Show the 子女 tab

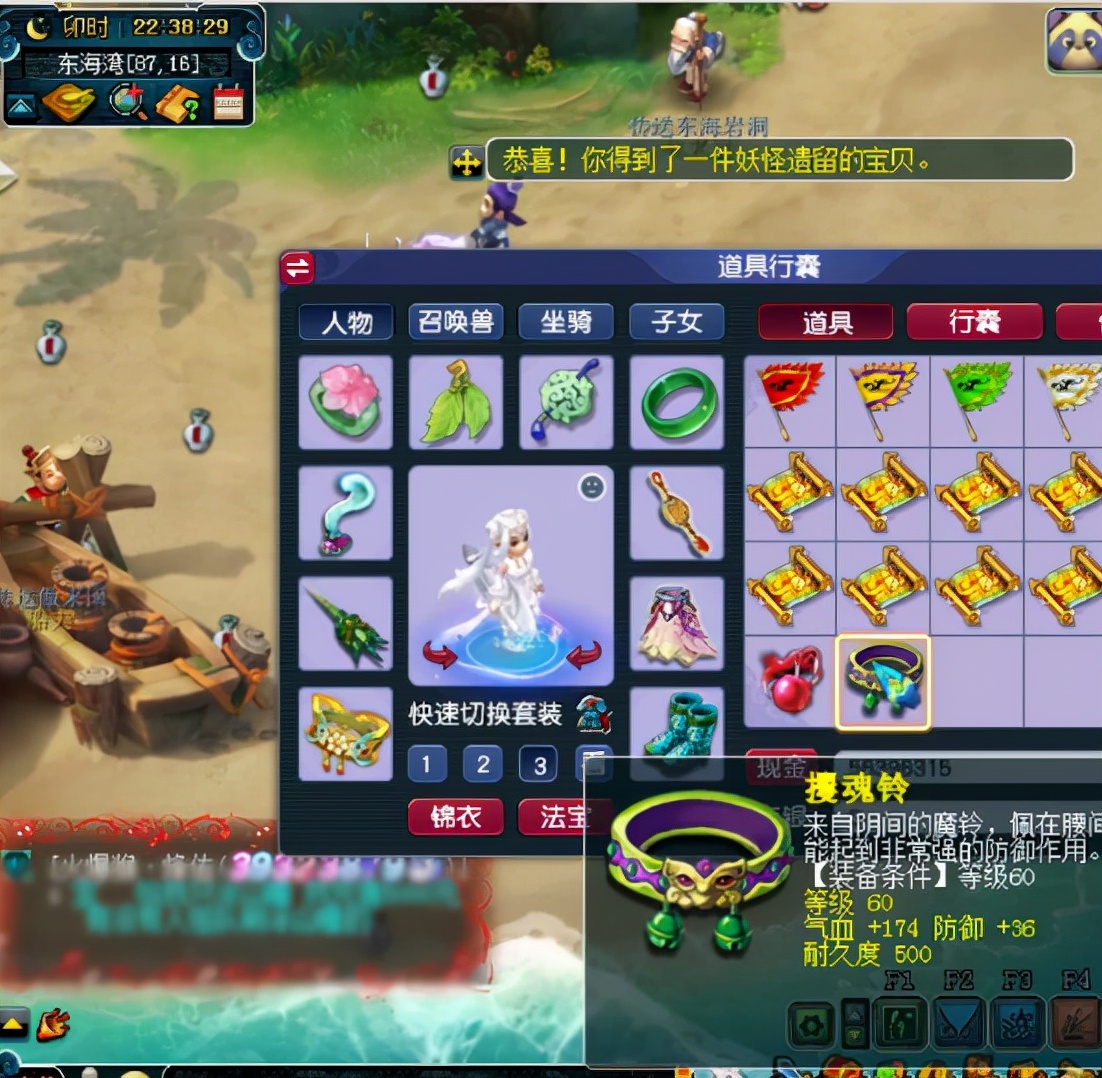(x=676, y=322)
